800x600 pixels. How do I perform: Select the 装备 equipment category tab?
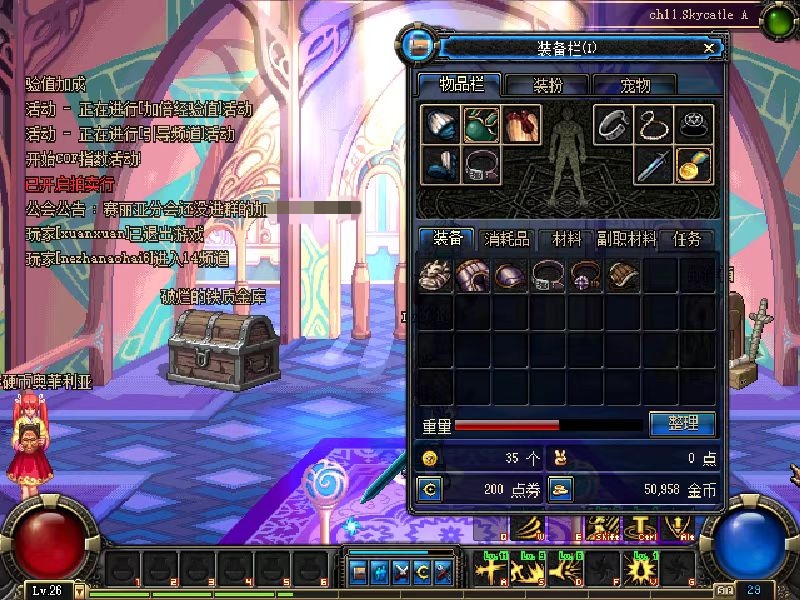448,239
